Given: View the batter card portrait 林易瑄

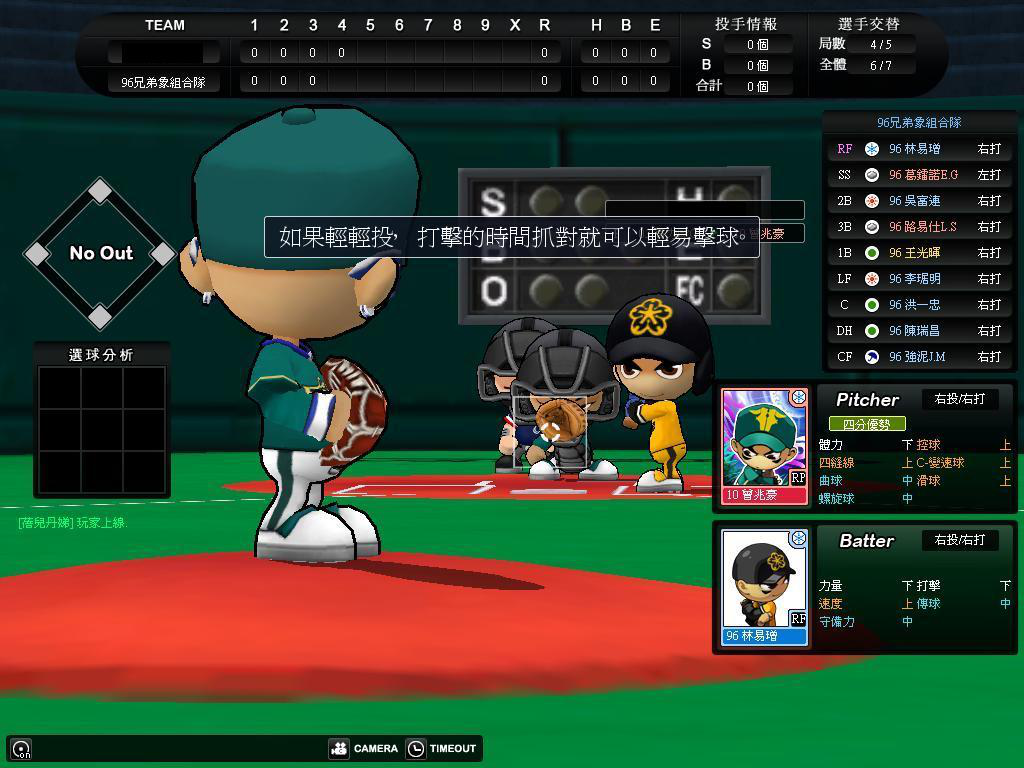Looking at the screenshot, I should pyautogui.click(x=765, y=586).
